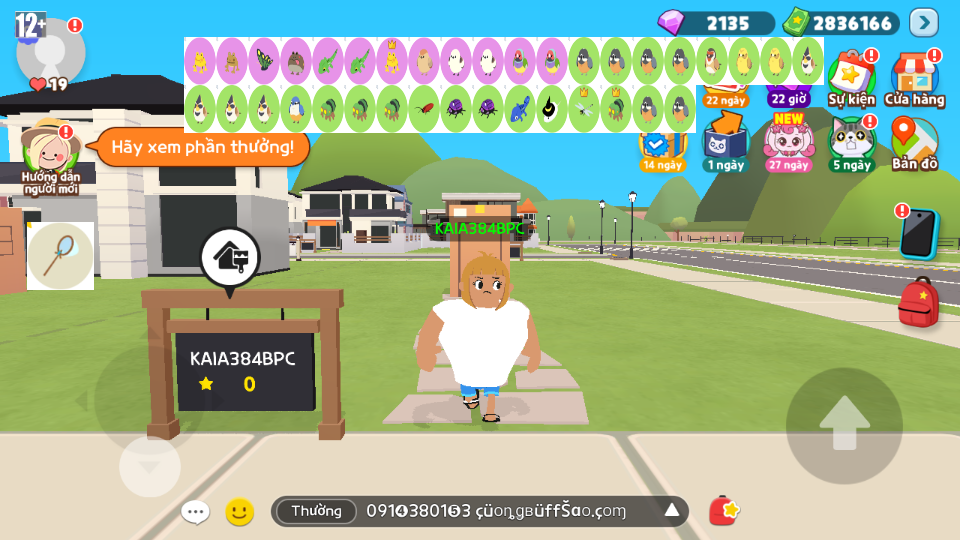Tap the 'Hãy xem phần thưởng!' reward bubble
The height and width of the screenshot is (540, 960).
203,148
